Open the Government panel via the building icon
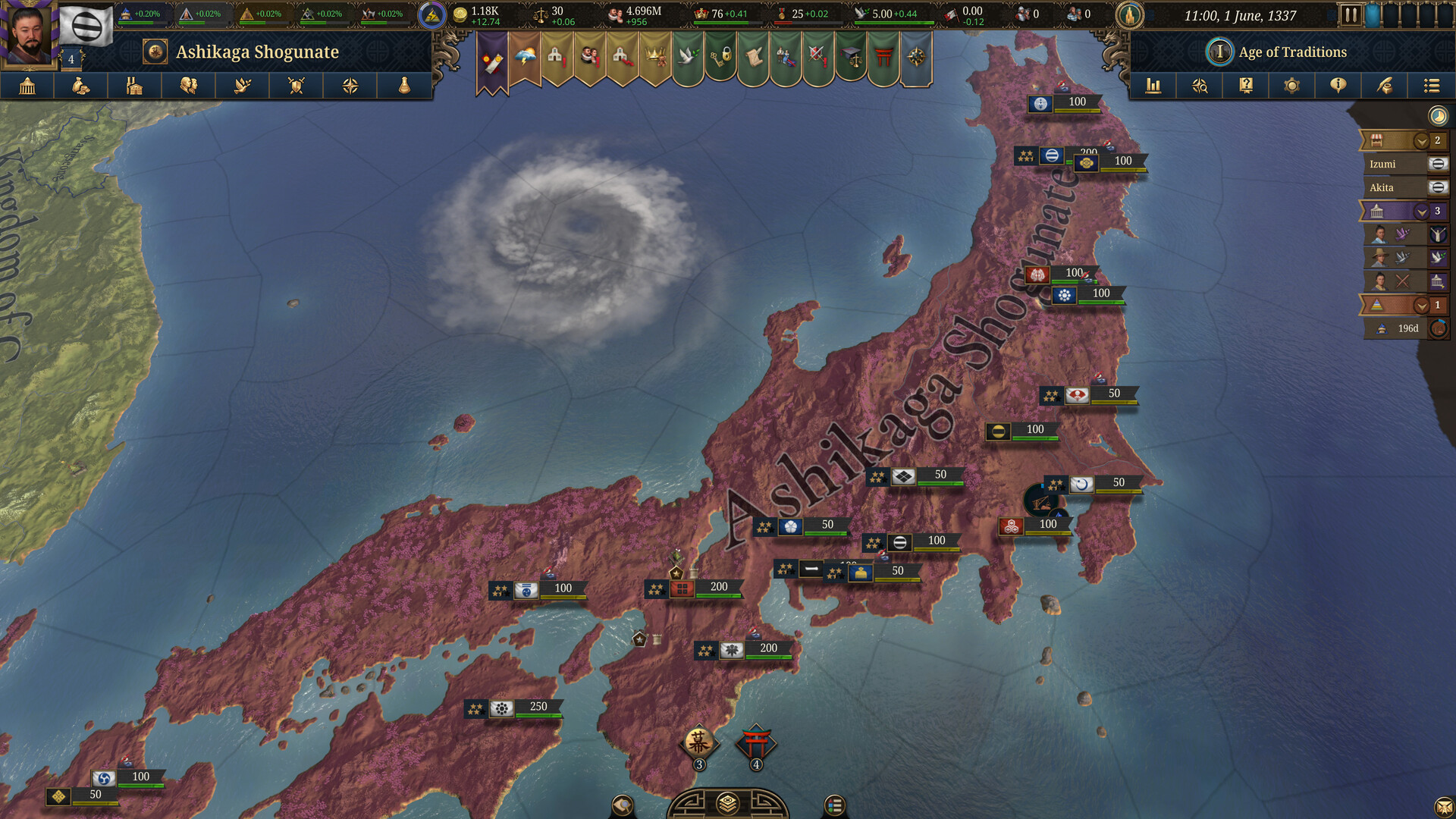The height and width of the screenshot is (819, 1456). pos(27,86)
